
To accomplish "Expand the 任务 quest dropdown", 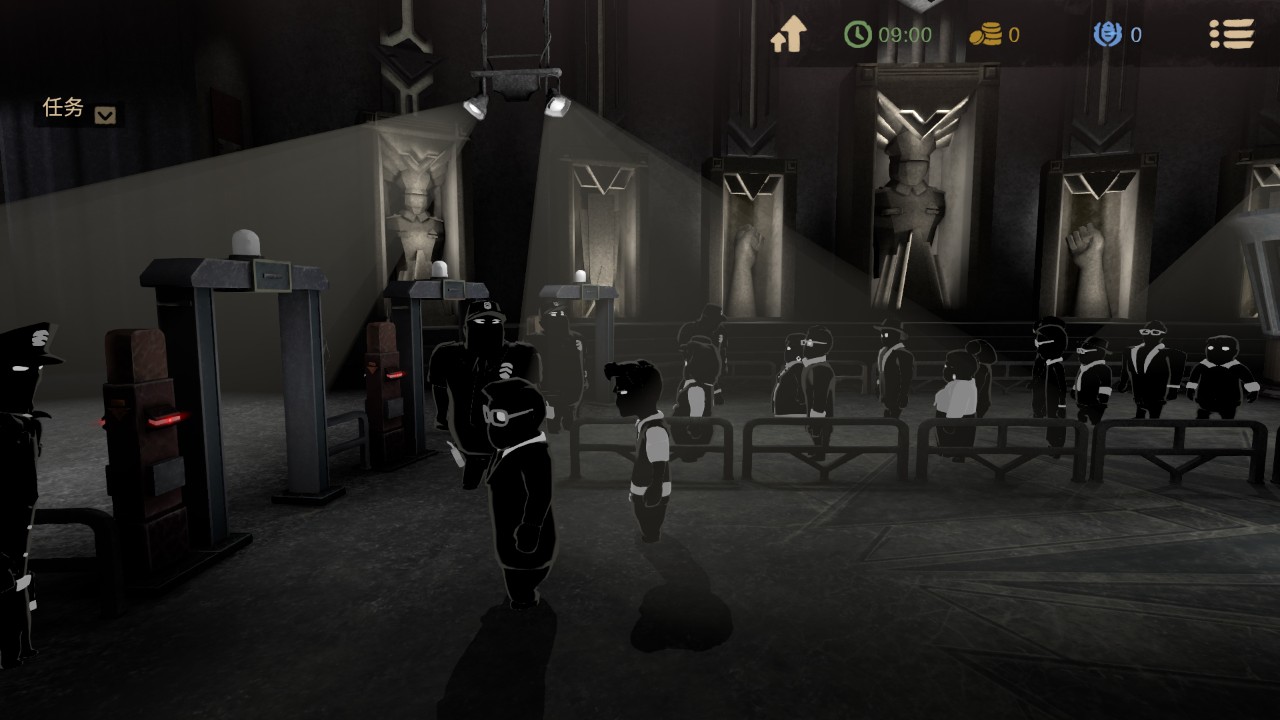I will pos(105,115).
